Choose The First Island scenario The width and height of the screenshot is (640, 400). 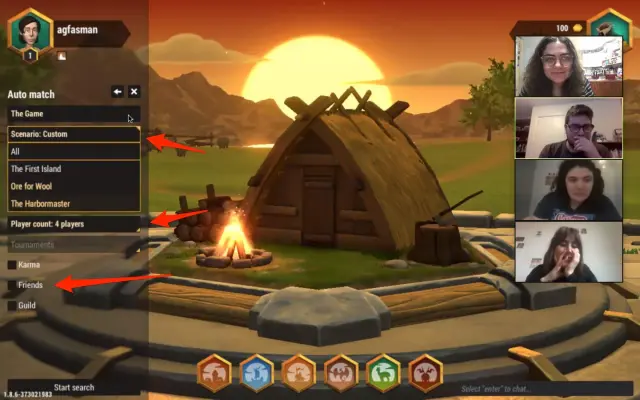[73, 169]
